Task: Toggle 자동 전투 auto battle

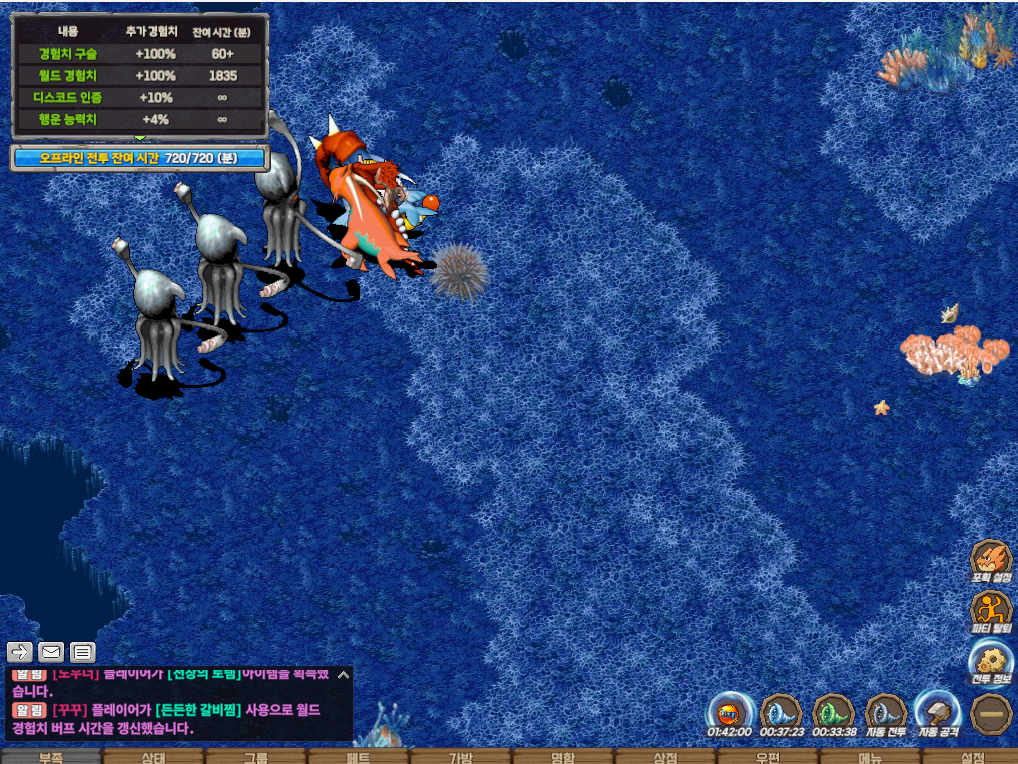Action: [885, 712]
